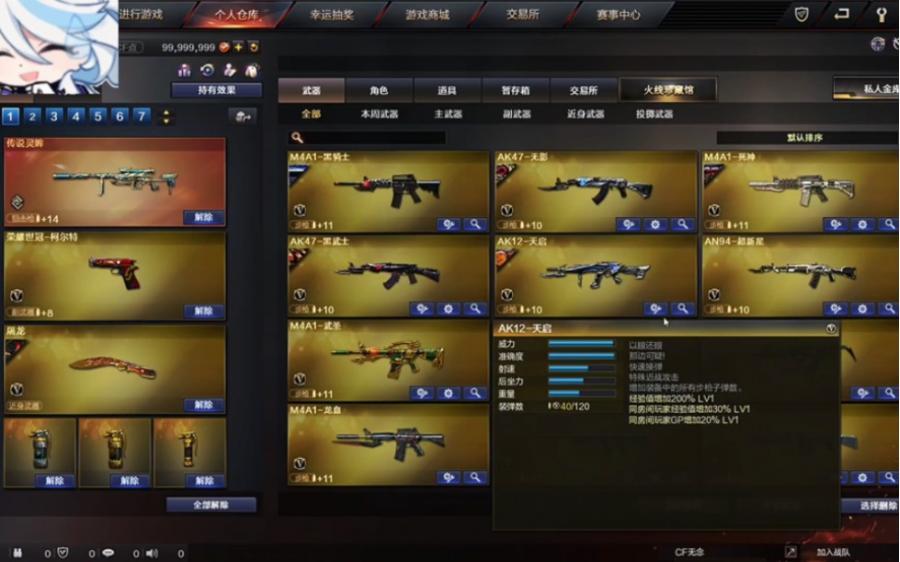
Task: Open the 暂存箱 temporary storage tab
Action: coord(515,90)
